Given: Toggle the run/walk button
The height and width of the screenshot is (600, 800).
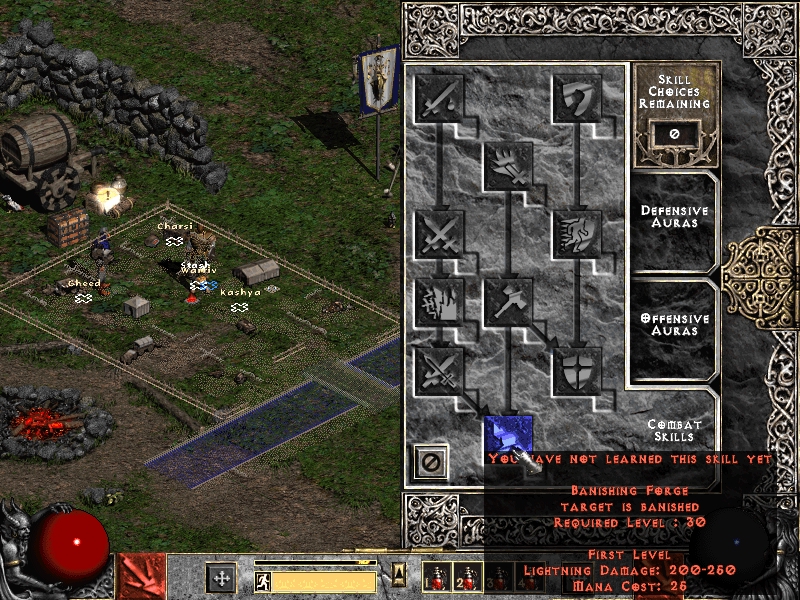Looking at the screenshot, I should coord(262,580).
